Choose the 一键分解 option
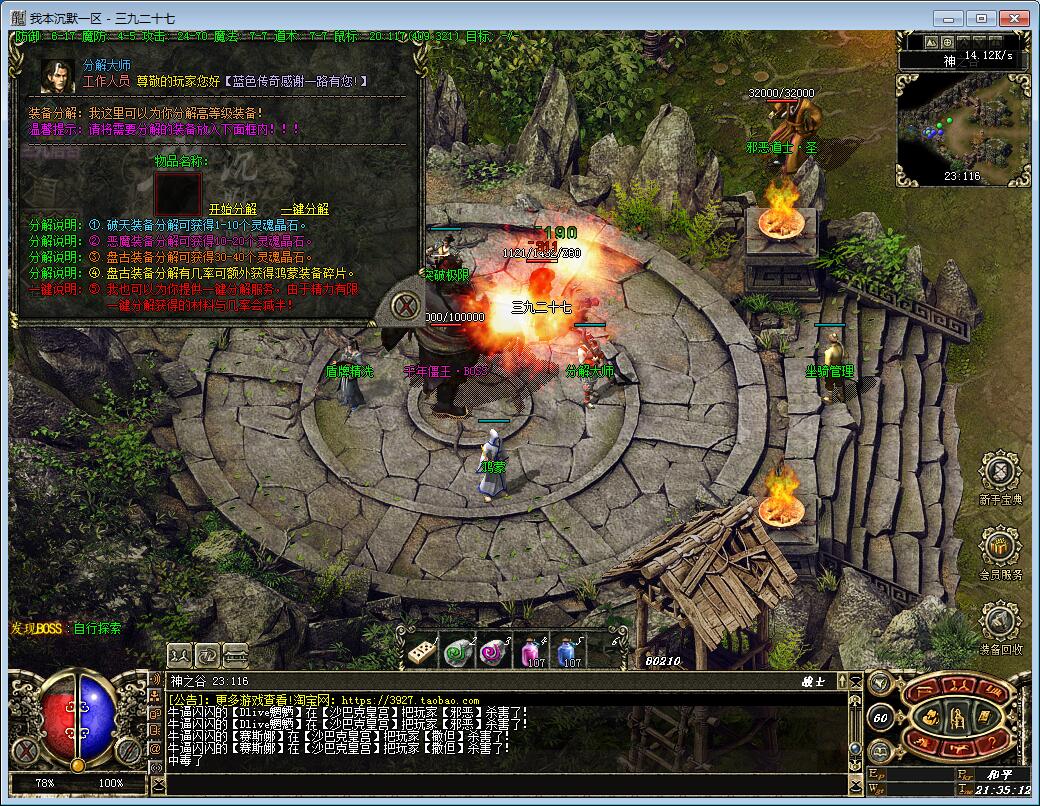The image size is (1040, 806). pyautogui.click(x=304, y=209)
